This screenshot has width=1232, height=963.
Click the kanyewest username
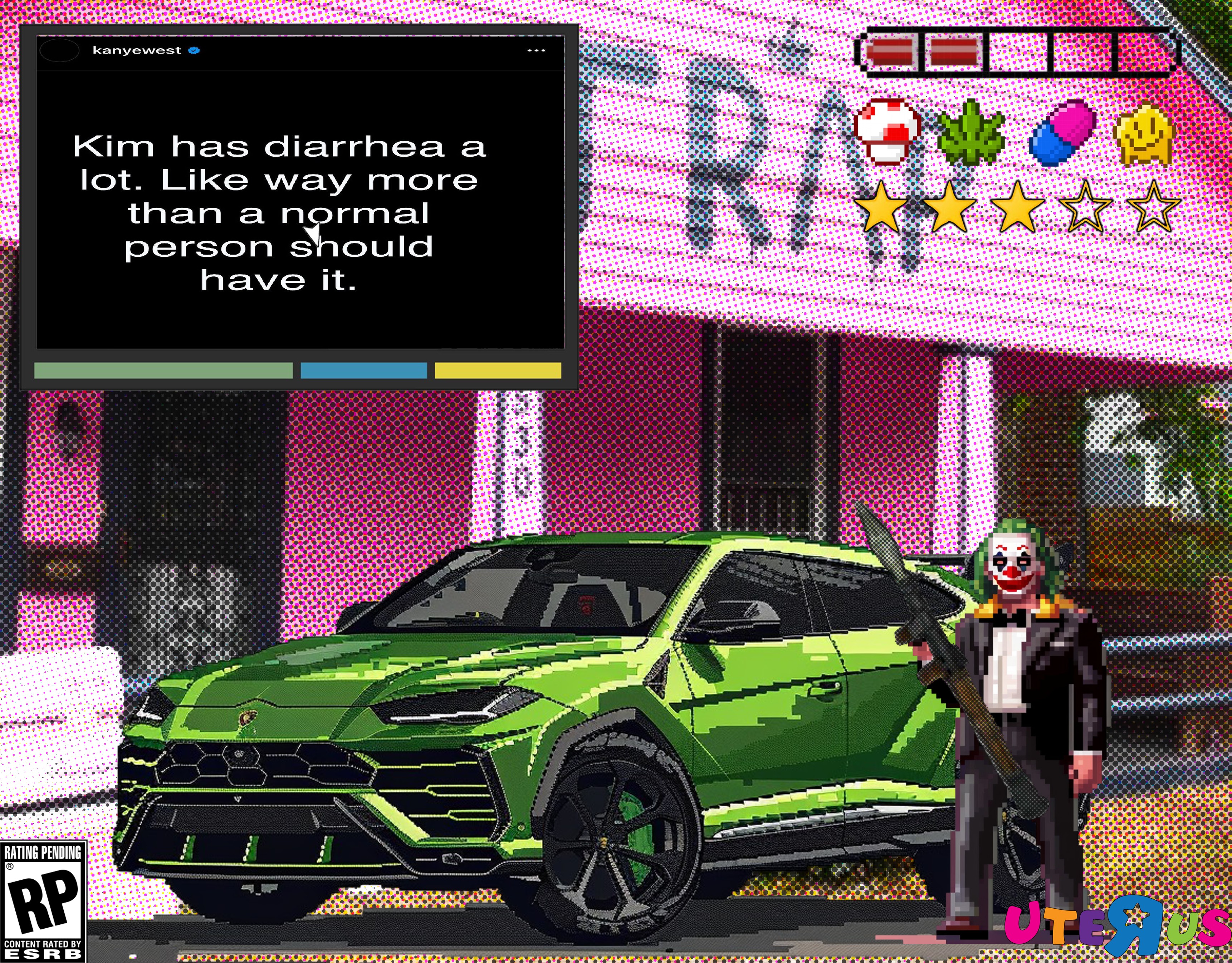click(137, 50)
